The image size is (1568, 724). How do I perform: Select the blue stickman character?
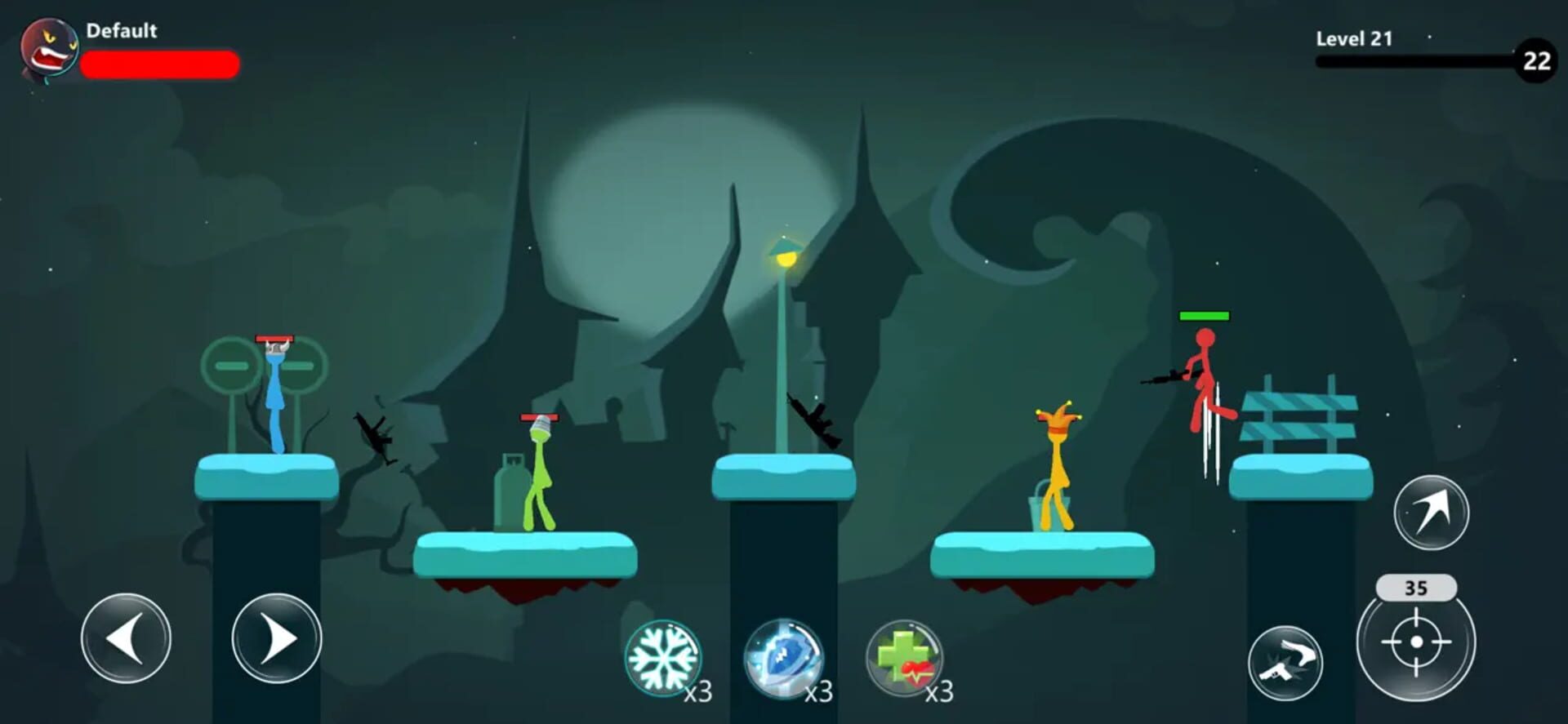point(275,400)
